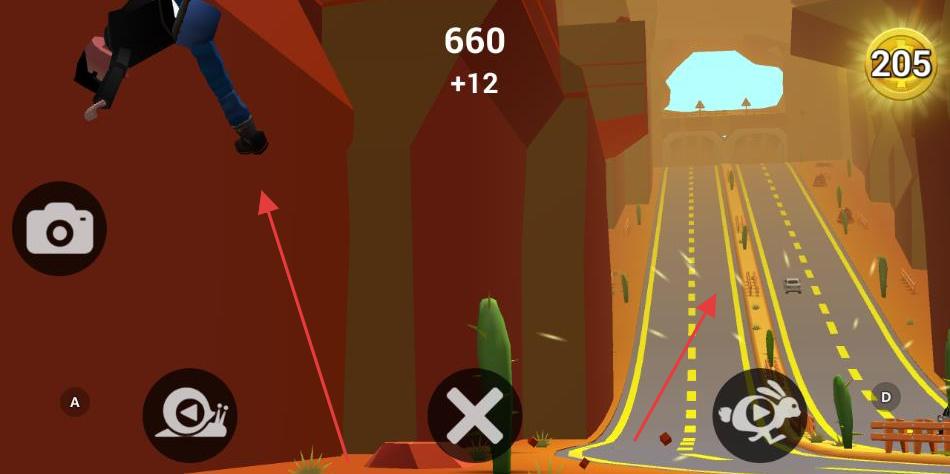Take a photo with the camera button
This screenshot has height=474, width=950.
[x=59, y=229]
